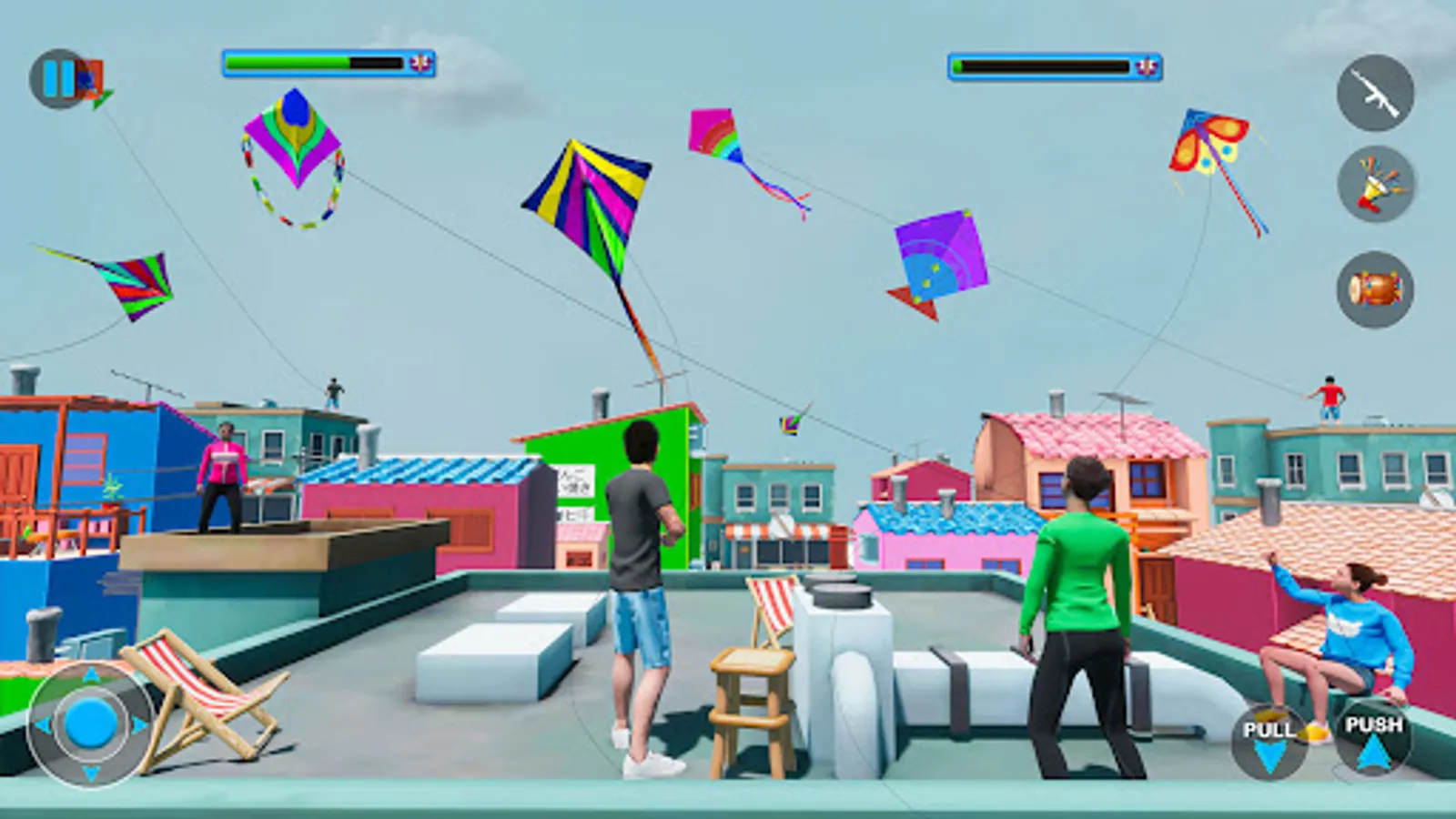Tap the opponent's string bar top right

(x=1042, y=64)
